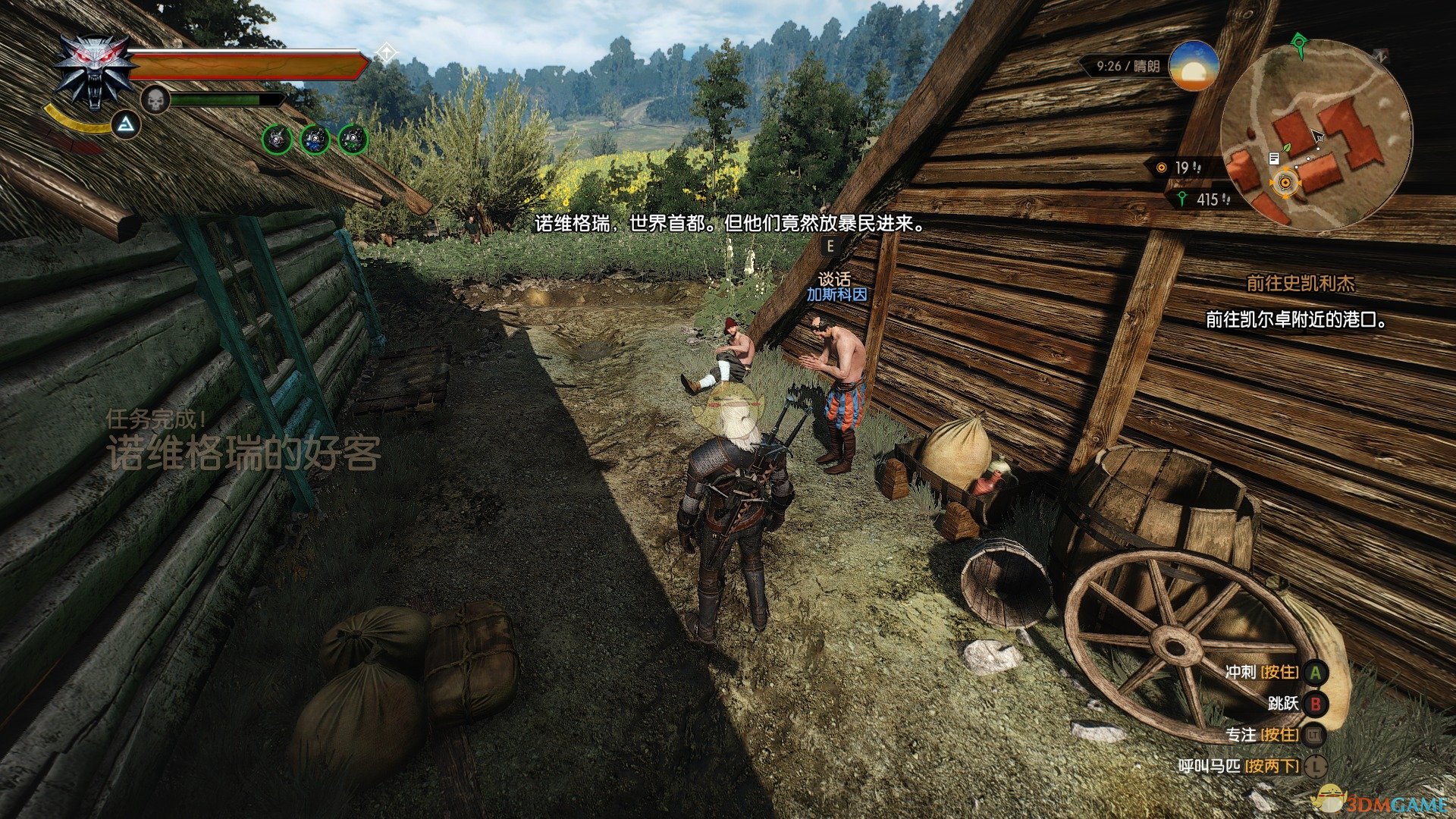
Task: Click the minimap north compass indicator
Action: 1382,55
